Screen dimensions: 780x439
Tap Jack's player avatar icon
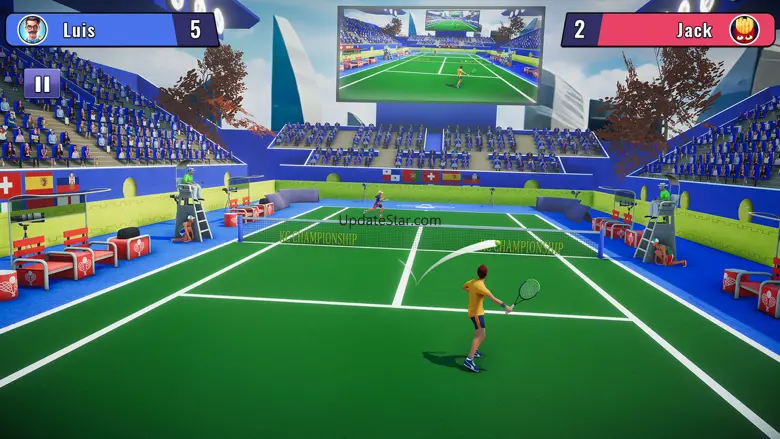(x=747, y=29)
